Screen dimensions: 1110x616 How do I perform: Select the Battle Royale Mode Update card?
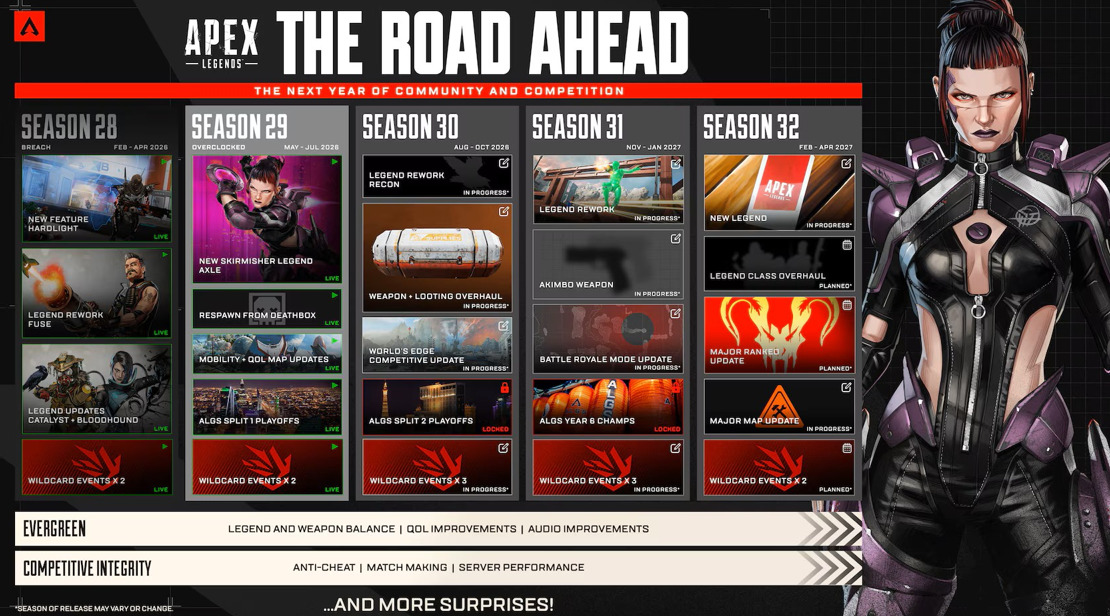coord(608,339)
